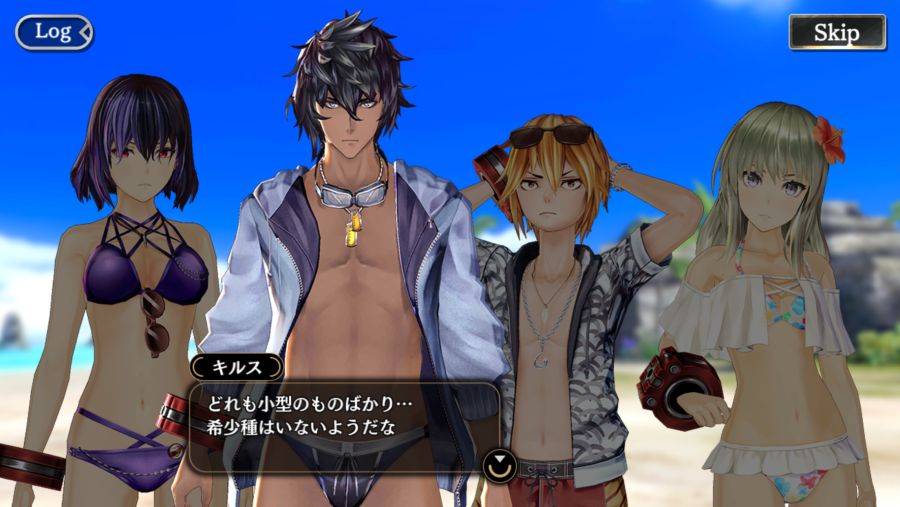
Task: Advance dialogue with the down arrow icon
Action: (497, 464)
